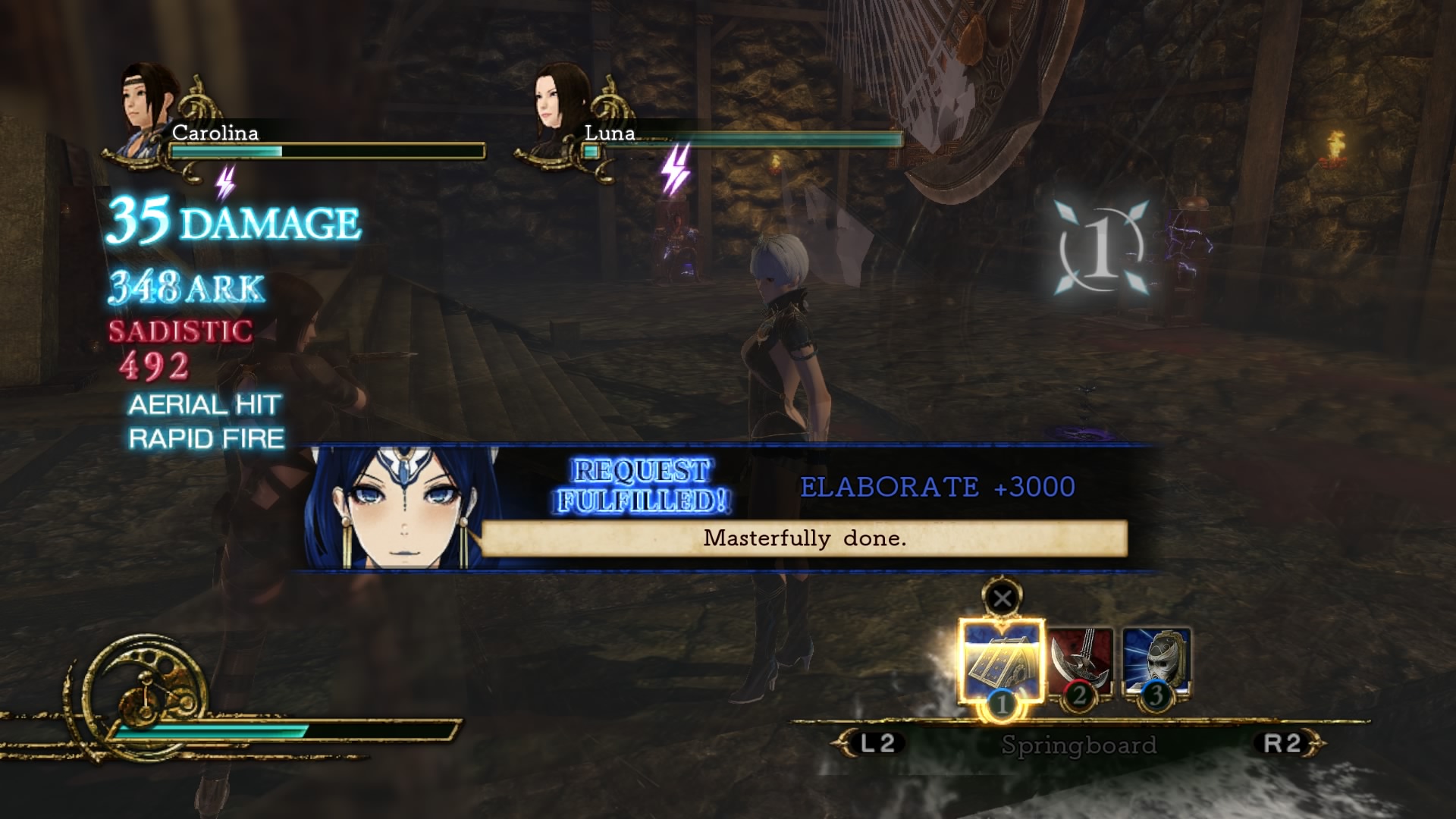Click the Masterfully done dialogue box
Image resolution: width=1456 pixels, height=819 pixels.
click(x=805, y=539)
